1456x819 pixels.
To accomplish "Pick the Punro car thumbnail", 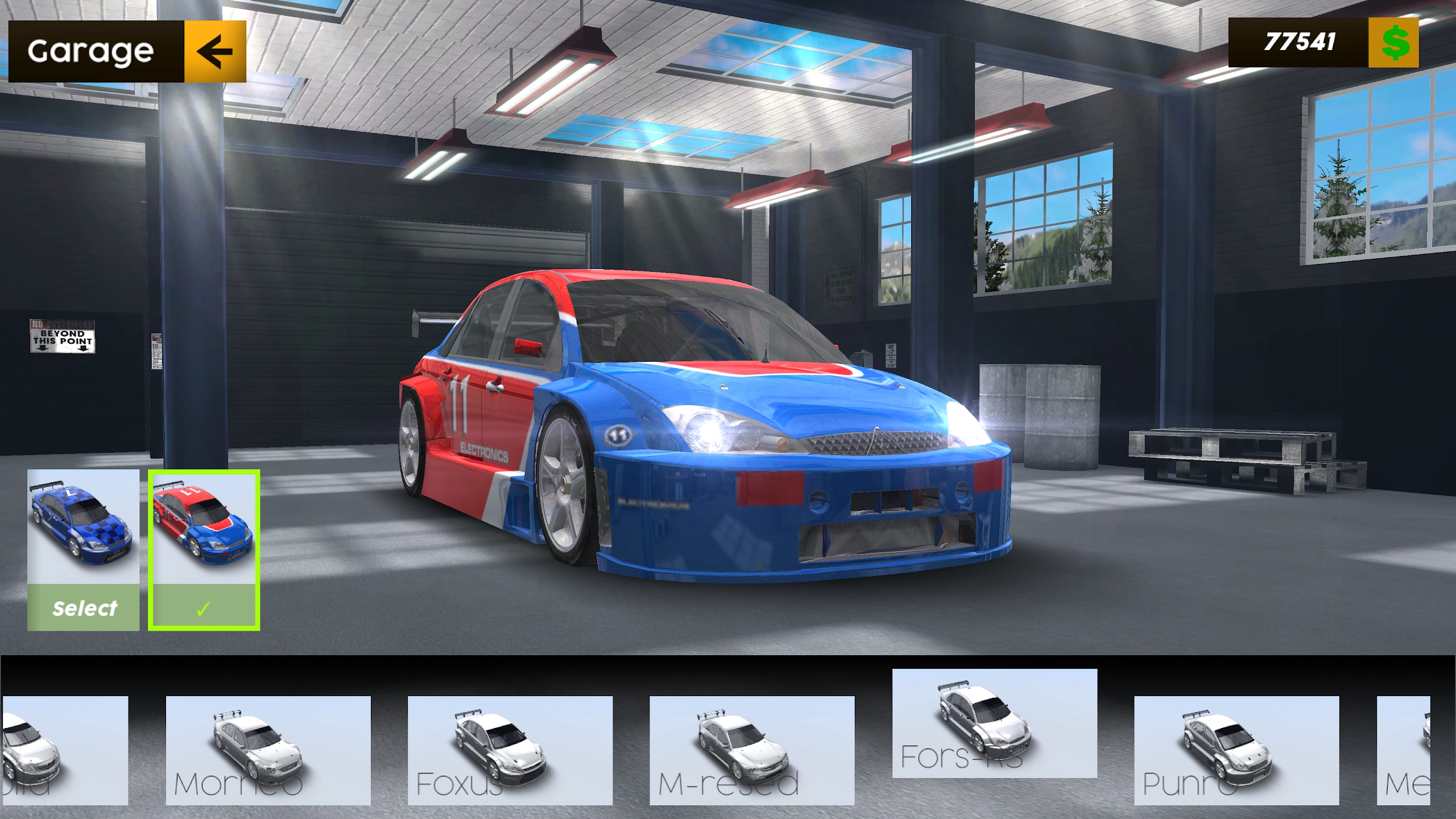I will (x=1236, y=750).
